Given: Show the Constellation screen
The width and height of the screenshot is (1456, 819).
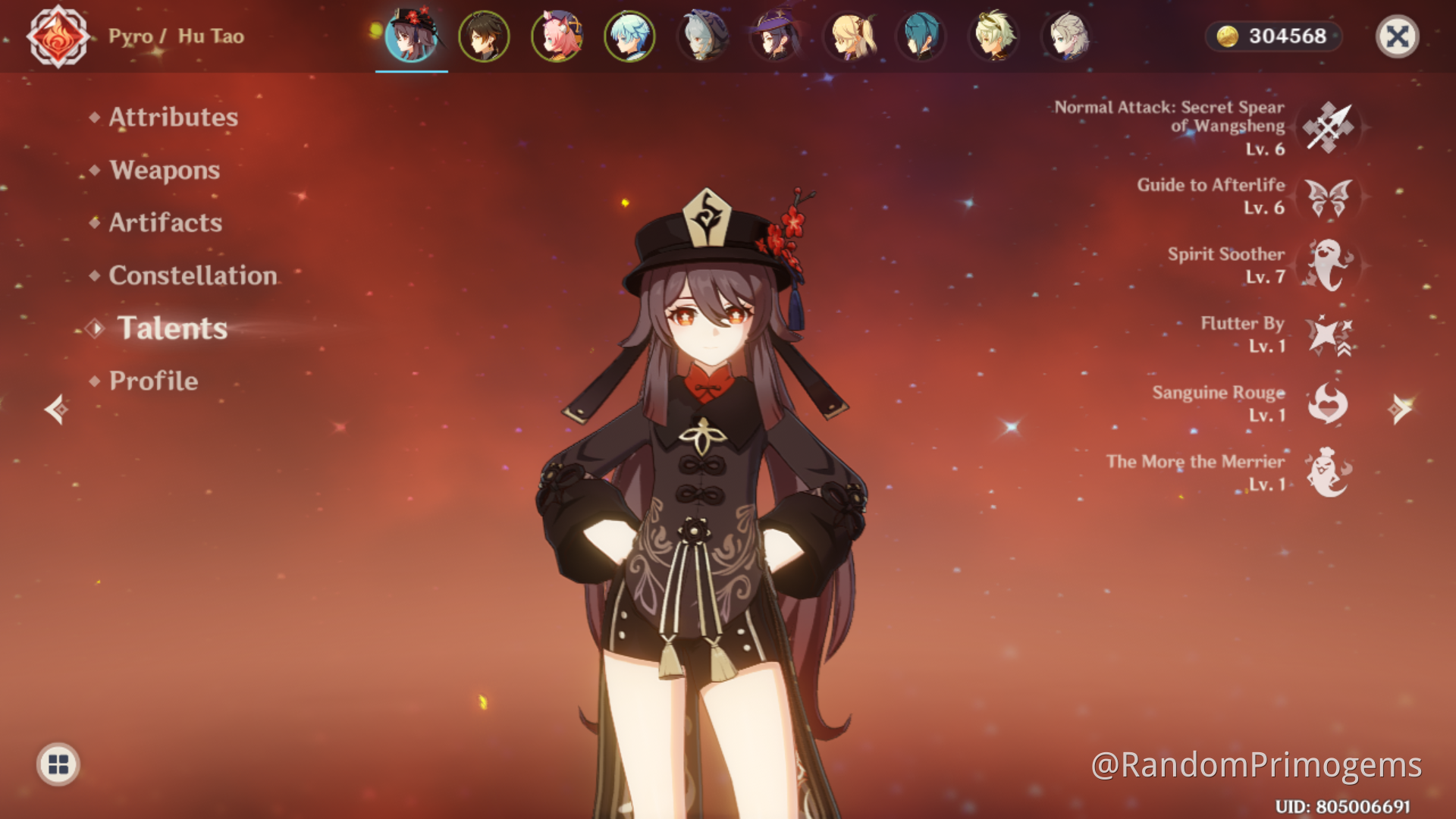Looking at the screenshot, I should (193, 275).
